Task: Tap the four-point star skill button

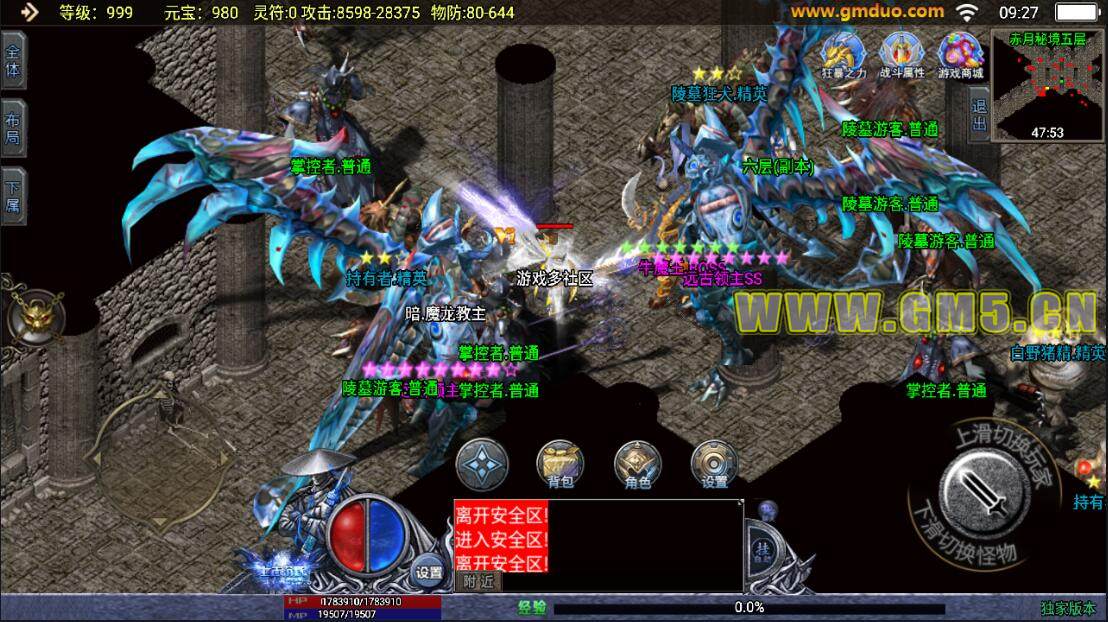Action: [x=482, y=464]
